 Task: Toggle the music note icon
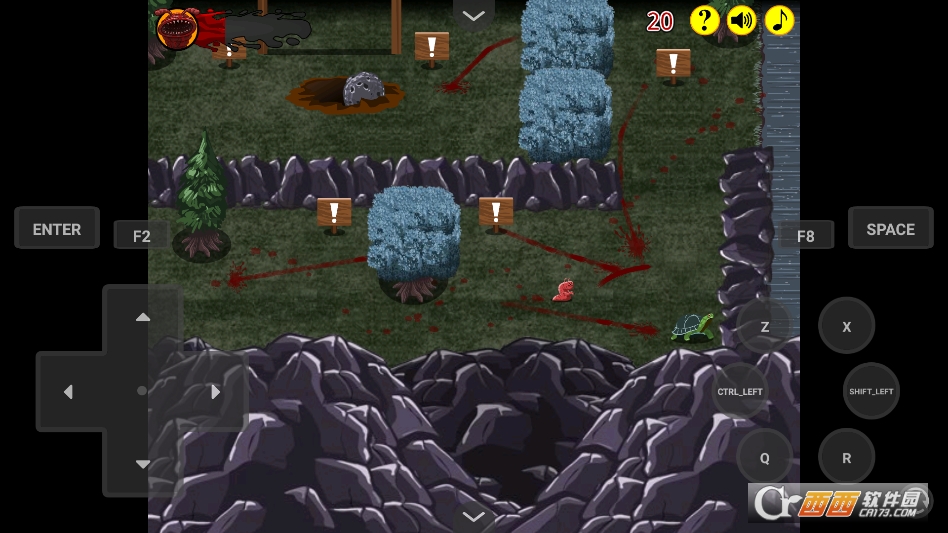pos(779,21)
